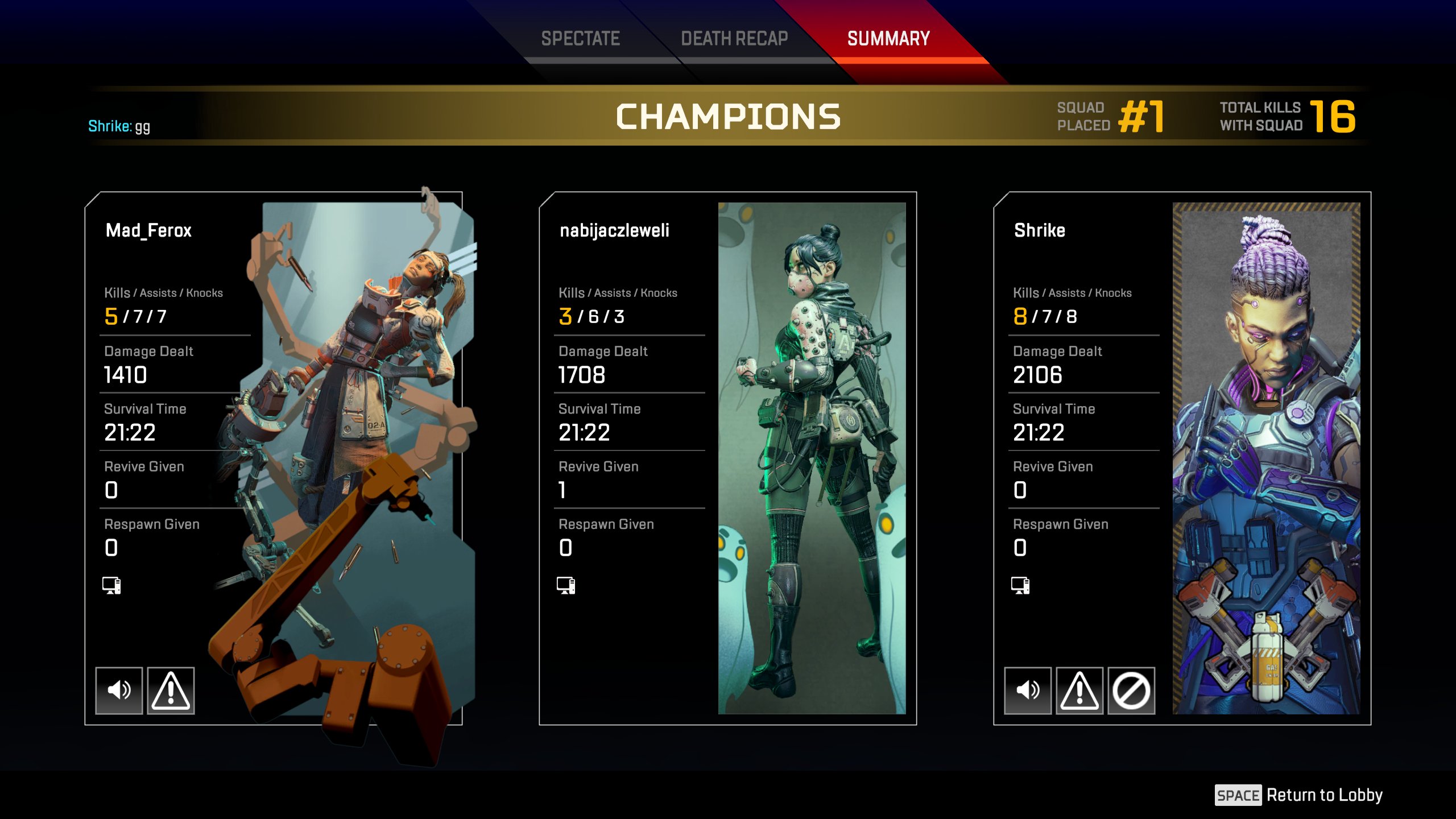
Task: Return to Lobby
Action: [1299, 795]
